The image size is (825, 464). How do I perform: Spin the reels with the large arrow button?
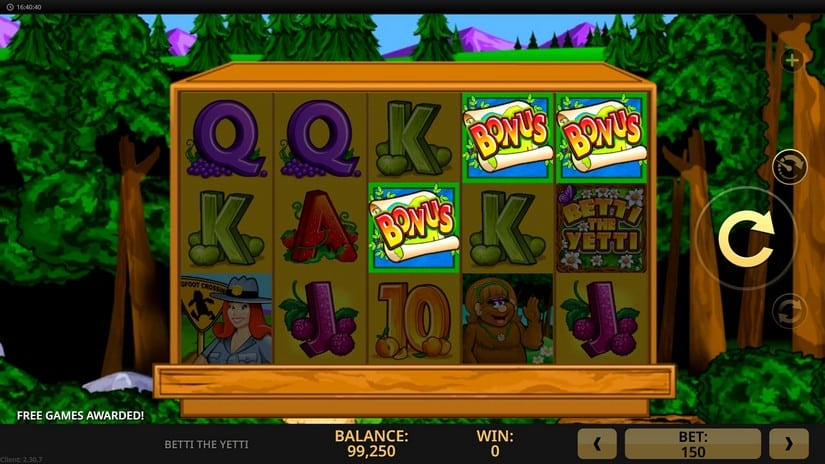point(744,238)
